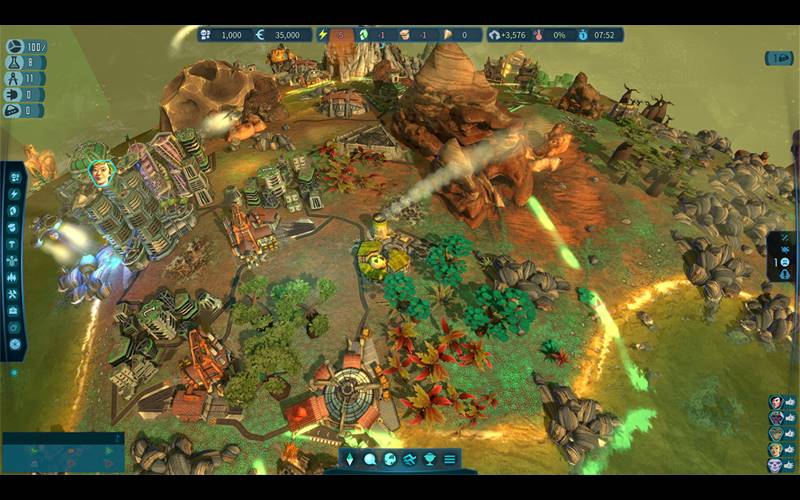
Task: Click the minimap panel
Action: coord(62,455)
